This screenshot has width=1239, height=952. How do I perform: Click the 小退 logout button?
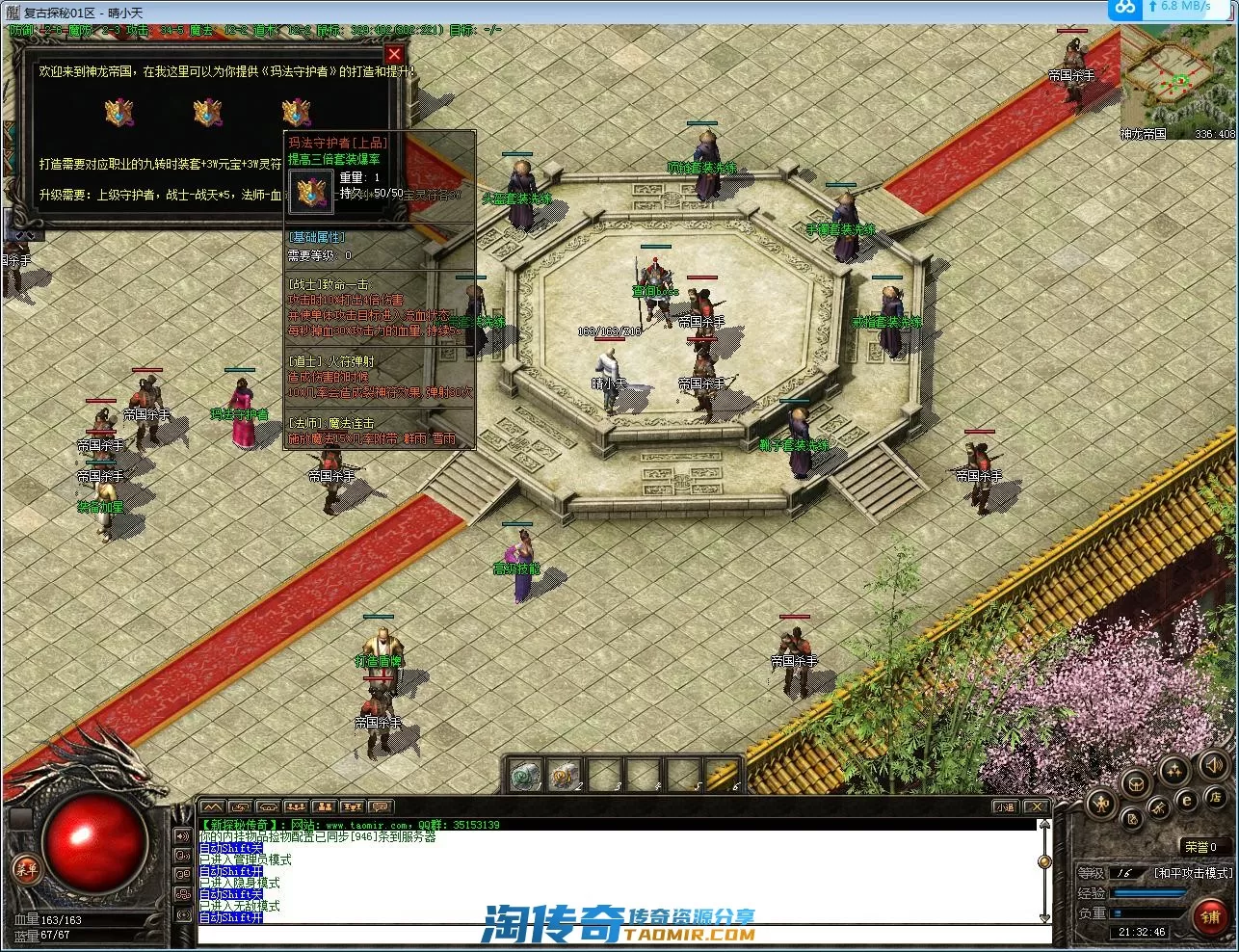[x=1005, y=807]
